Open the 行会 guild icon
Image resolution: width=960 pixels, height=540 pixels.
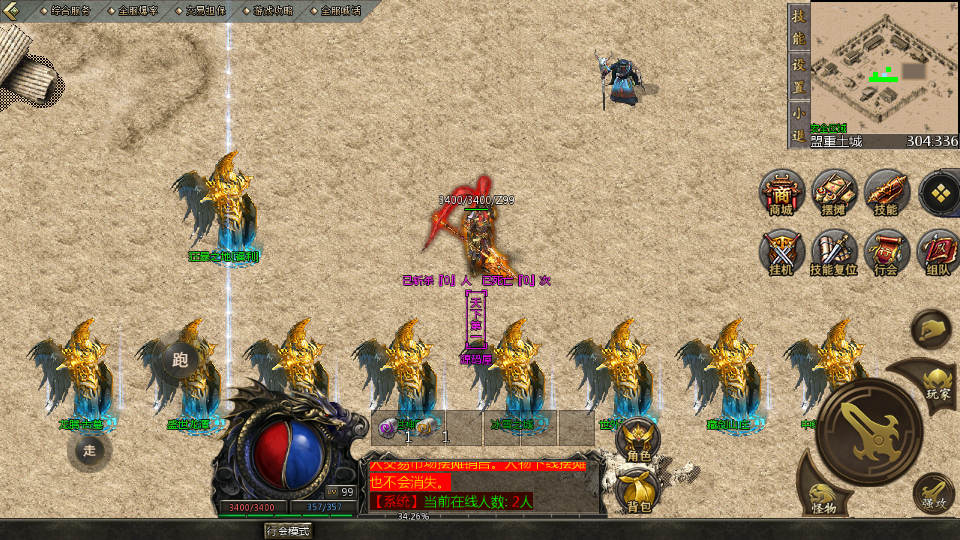tap(885, 251)
